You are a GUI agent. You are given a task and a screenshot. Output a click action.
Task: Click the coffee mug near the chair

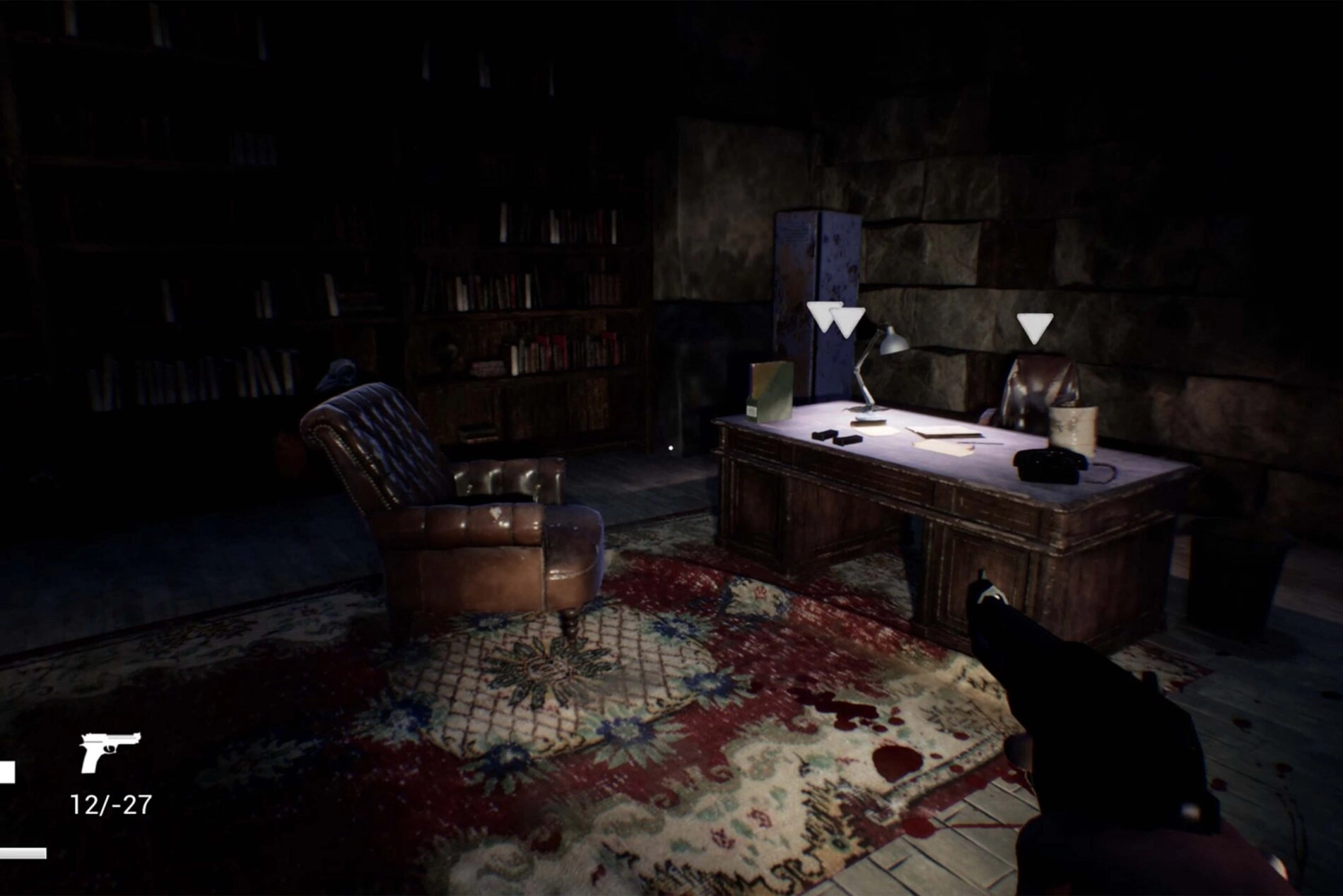tap(1073, 430)
